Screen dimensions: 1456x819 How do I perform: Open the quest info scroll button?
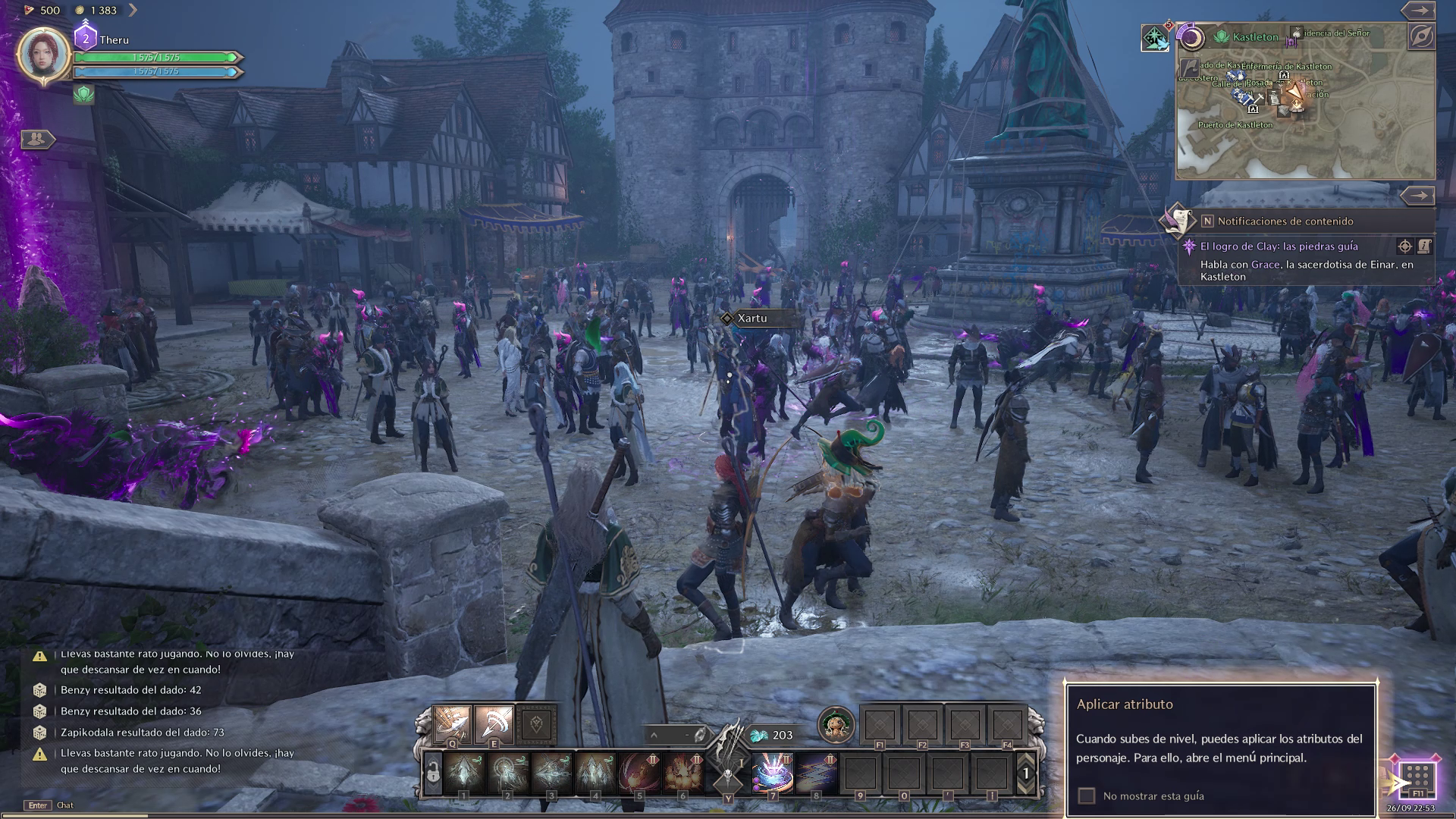coord(1424,246)
